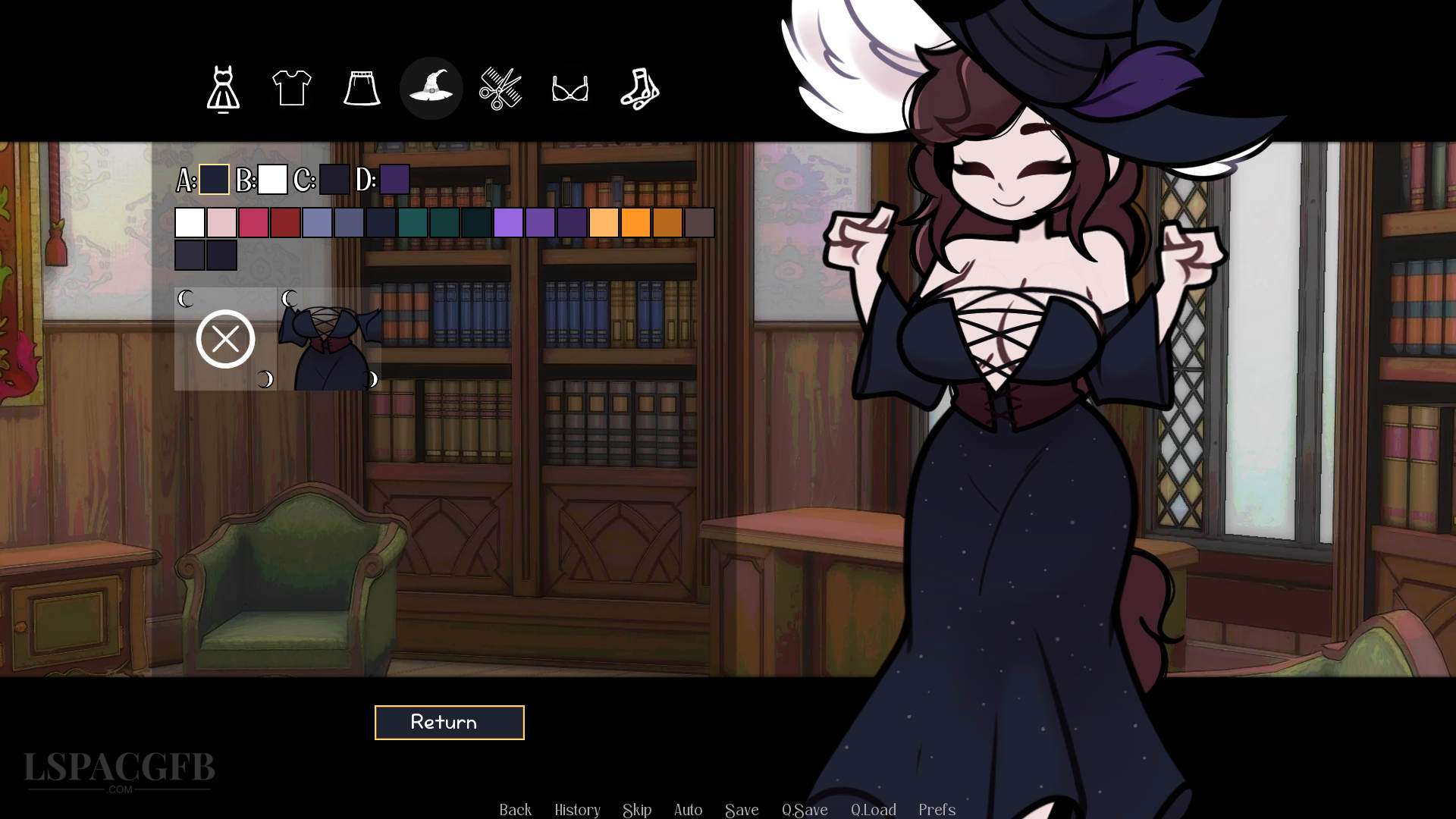The height and width of the screenshot is (819, 1456).
Task: Select the bra underwear icon
Action: pyautogui.click(x=571, y=88)
